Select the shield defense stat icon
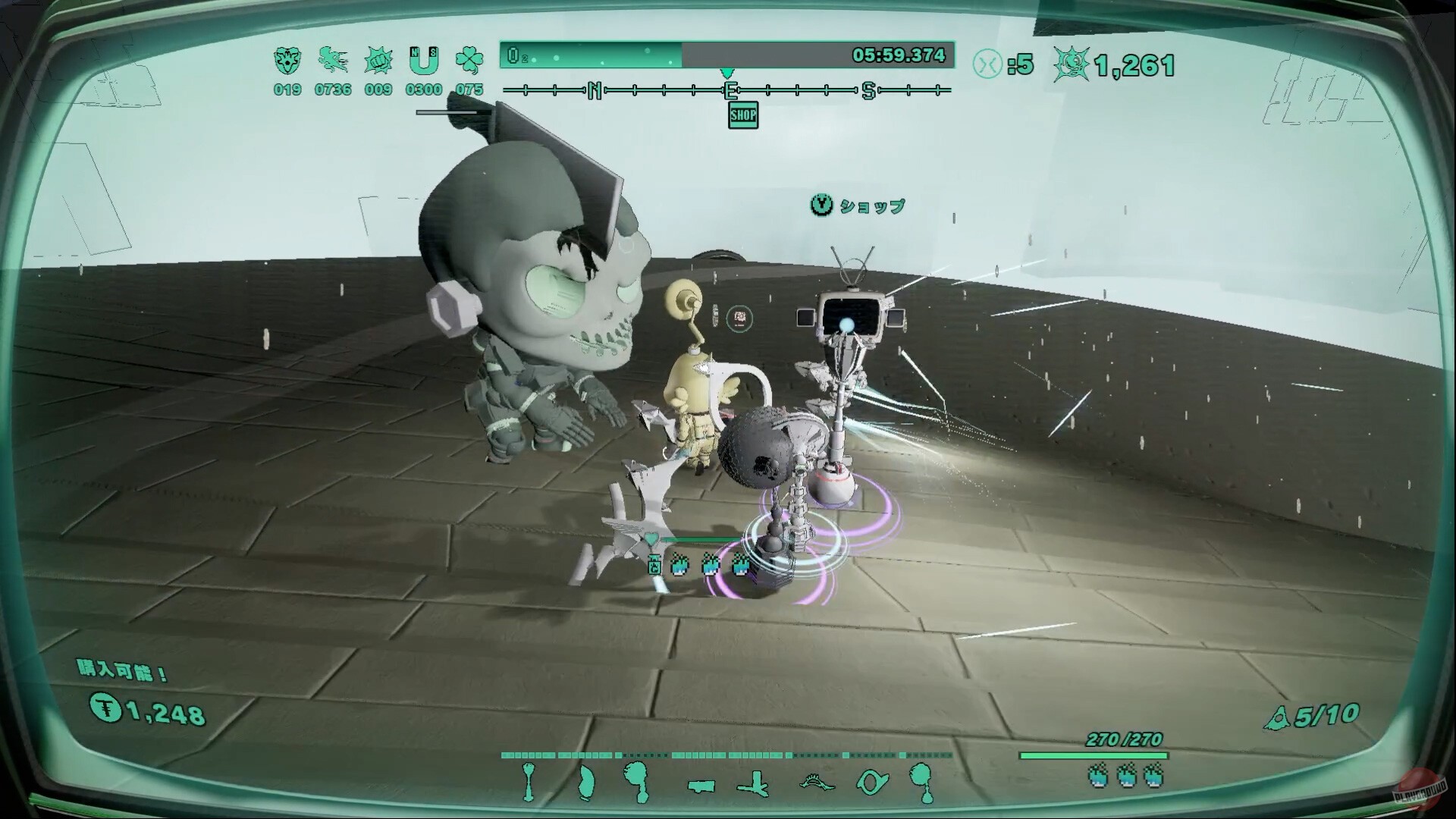 [x=287, y=62]
